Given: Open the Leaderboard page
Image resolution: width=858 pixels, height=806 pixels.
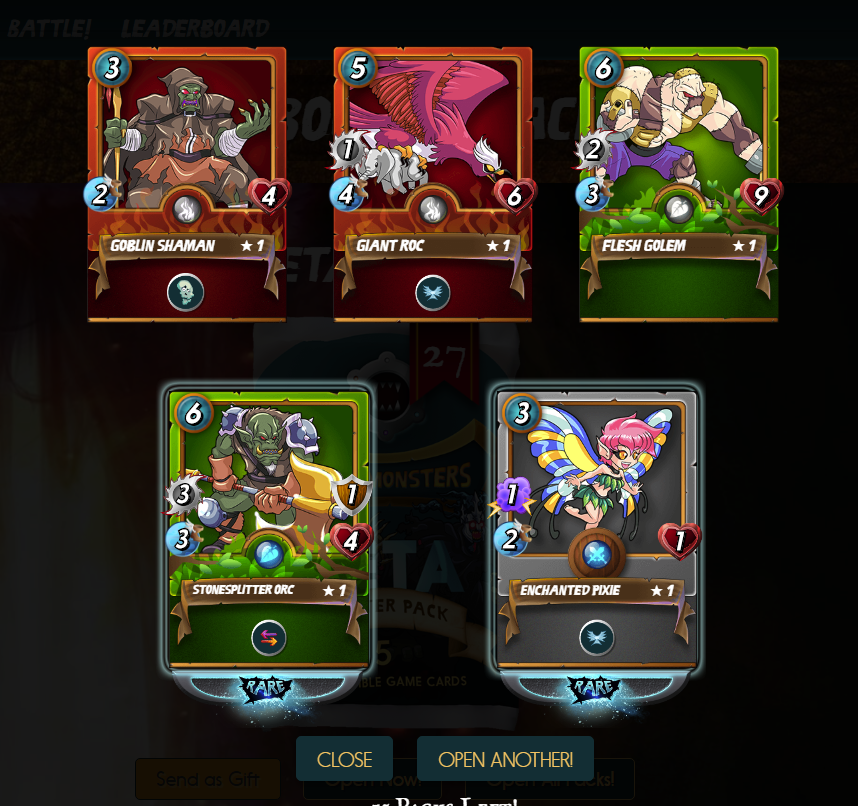Looking at the screenshot, I should pos(195,28).
